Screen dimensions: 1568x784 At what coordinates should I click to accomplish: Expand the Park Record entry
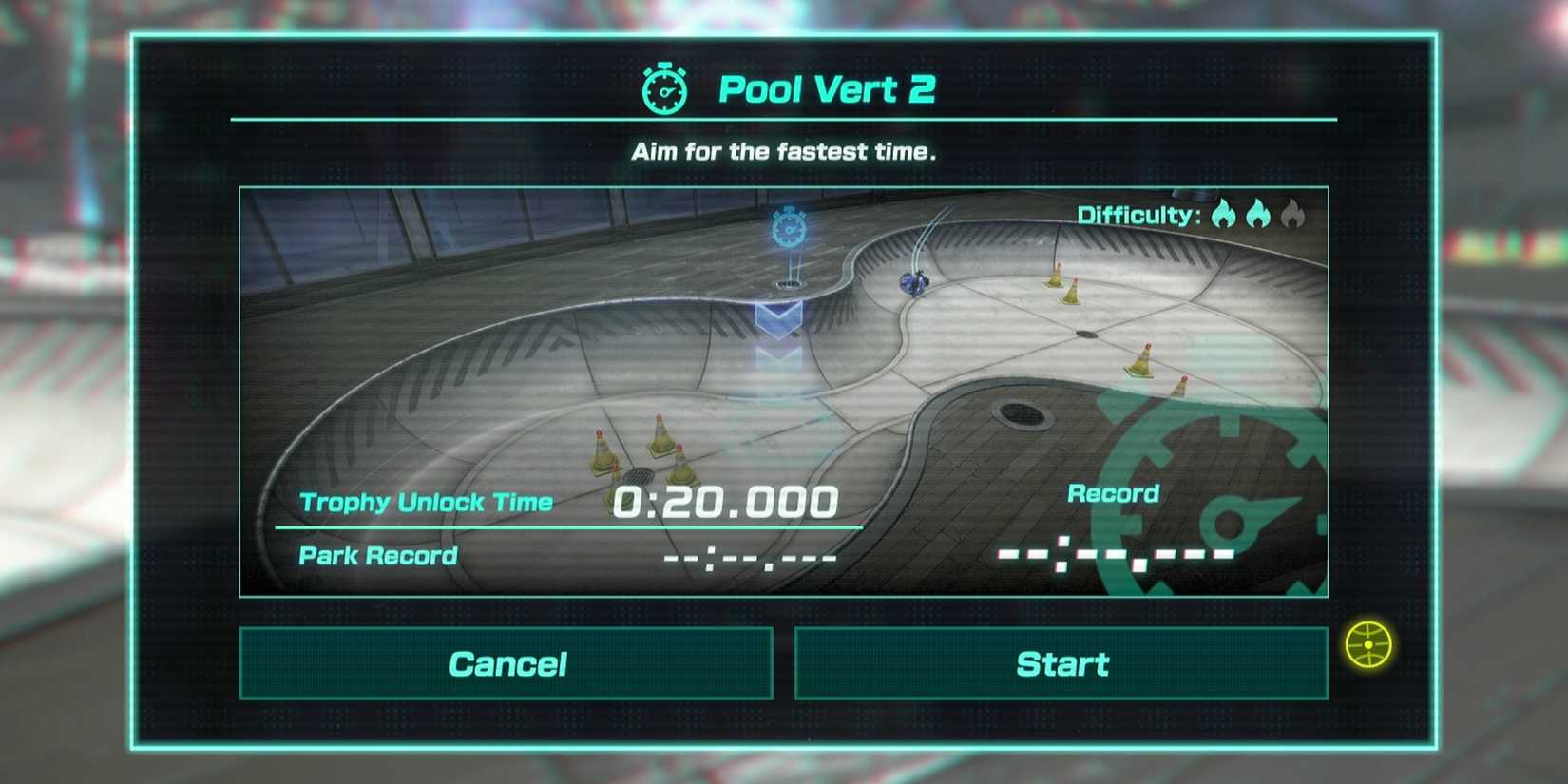coord(376,555)
